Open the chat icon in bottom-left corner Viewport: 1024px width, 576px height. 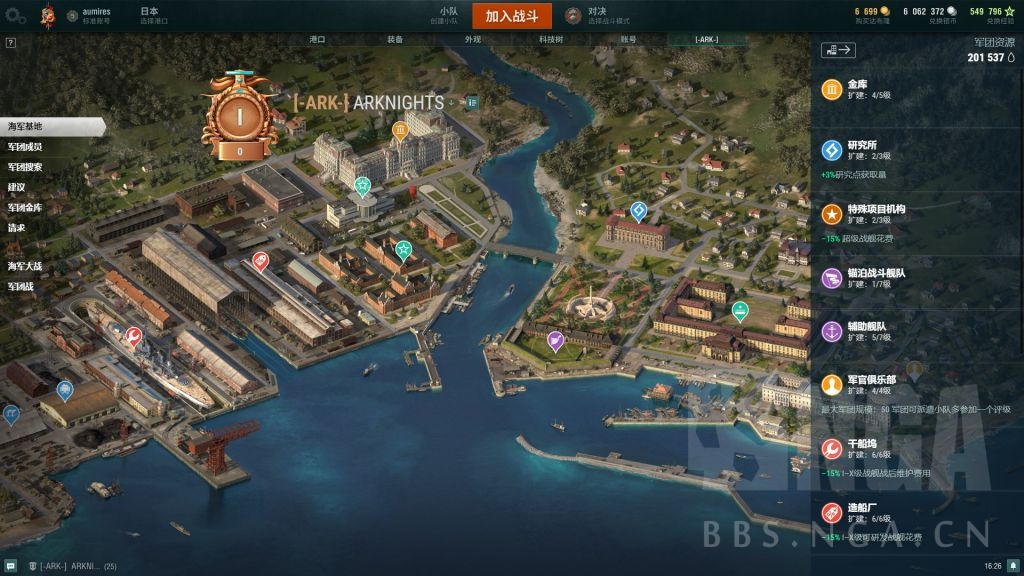coord(9,566)
